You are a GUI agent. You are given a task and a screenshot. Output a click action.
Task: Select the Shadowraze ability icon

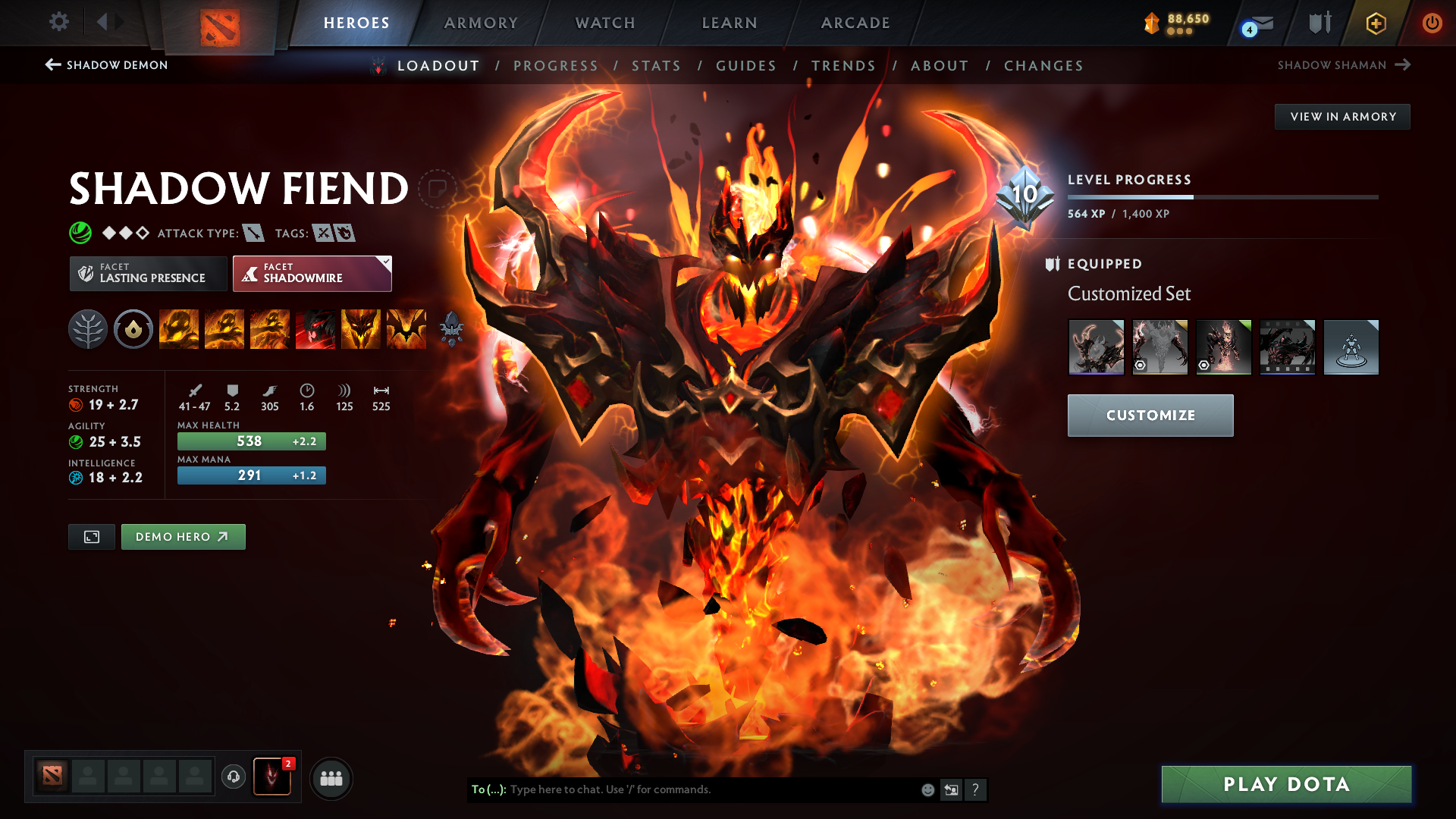179,329
